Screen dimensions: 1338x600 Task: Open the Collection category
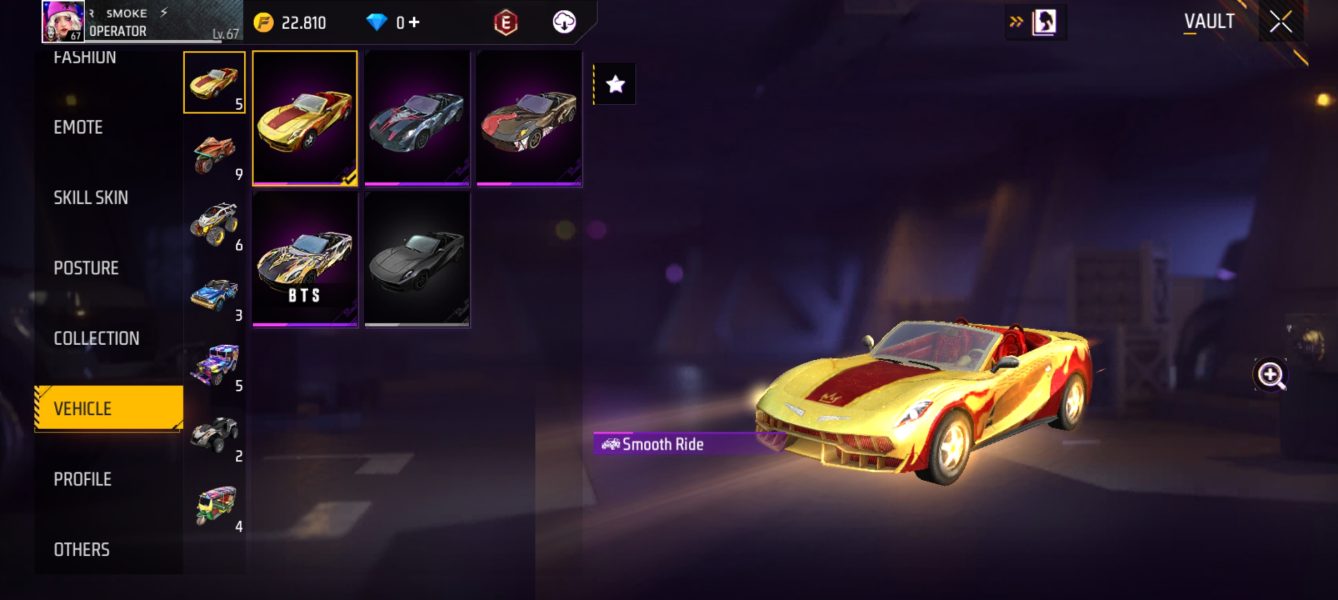point(96,338)
